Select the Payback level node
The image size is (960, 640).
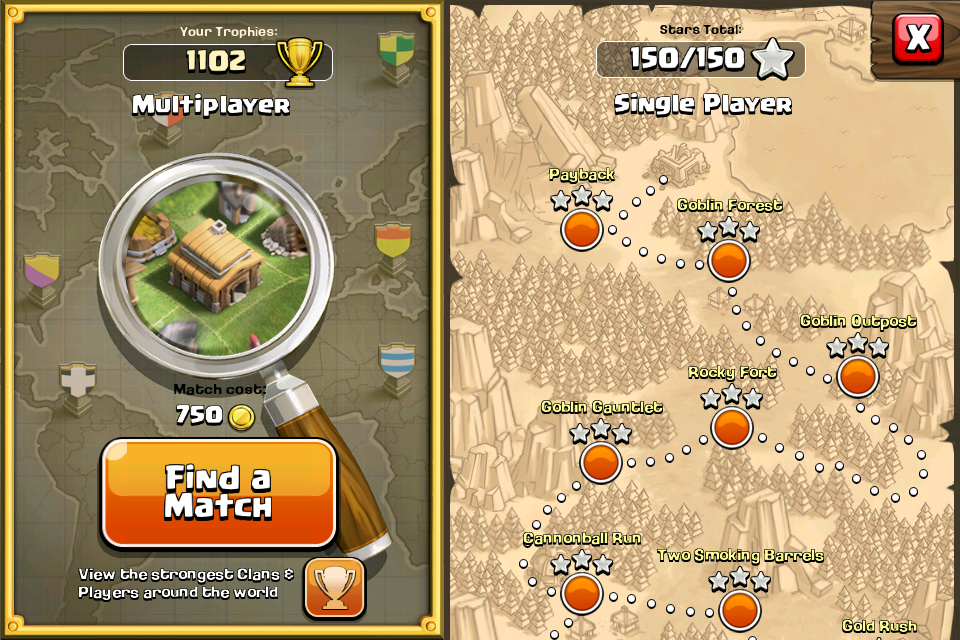[x=581, y=229]
